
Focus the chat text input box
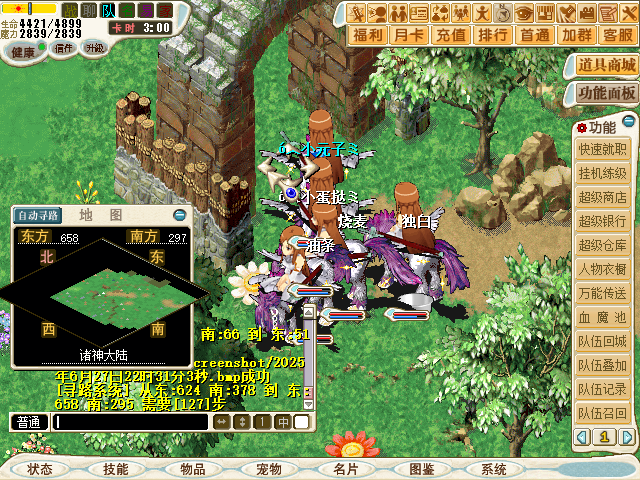(130, 422)
